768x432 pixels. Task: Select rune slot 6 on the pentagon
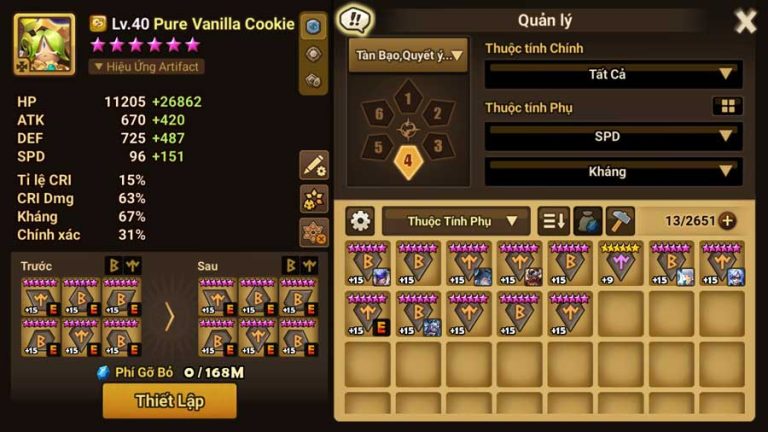tap(378, 114)
